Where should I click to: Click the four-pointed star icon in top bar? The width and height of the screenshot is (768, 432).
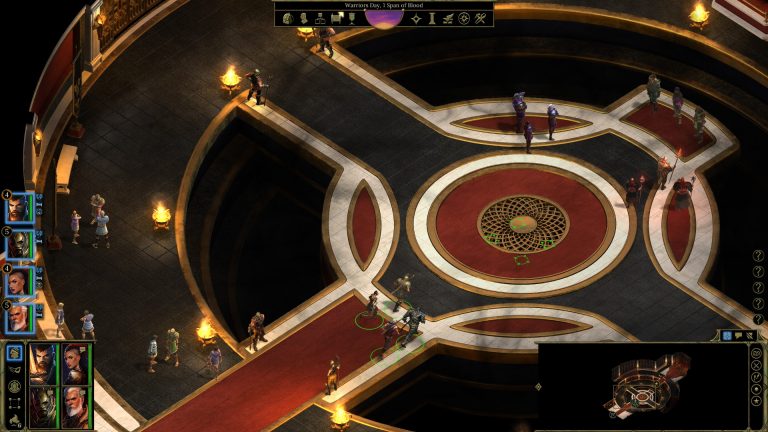coord(416,19)
